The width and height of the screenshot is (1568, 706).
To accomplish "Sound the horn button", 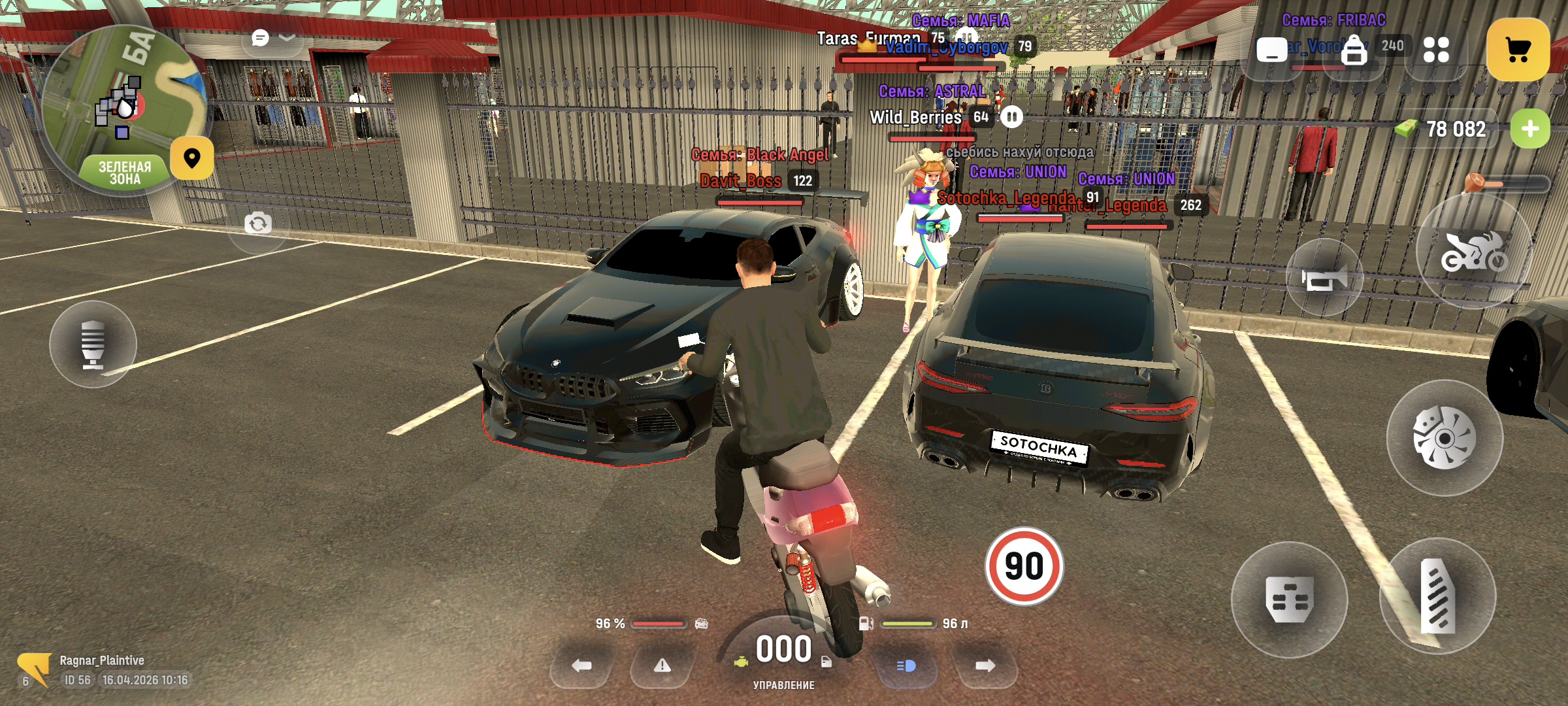I will 1324,278.
